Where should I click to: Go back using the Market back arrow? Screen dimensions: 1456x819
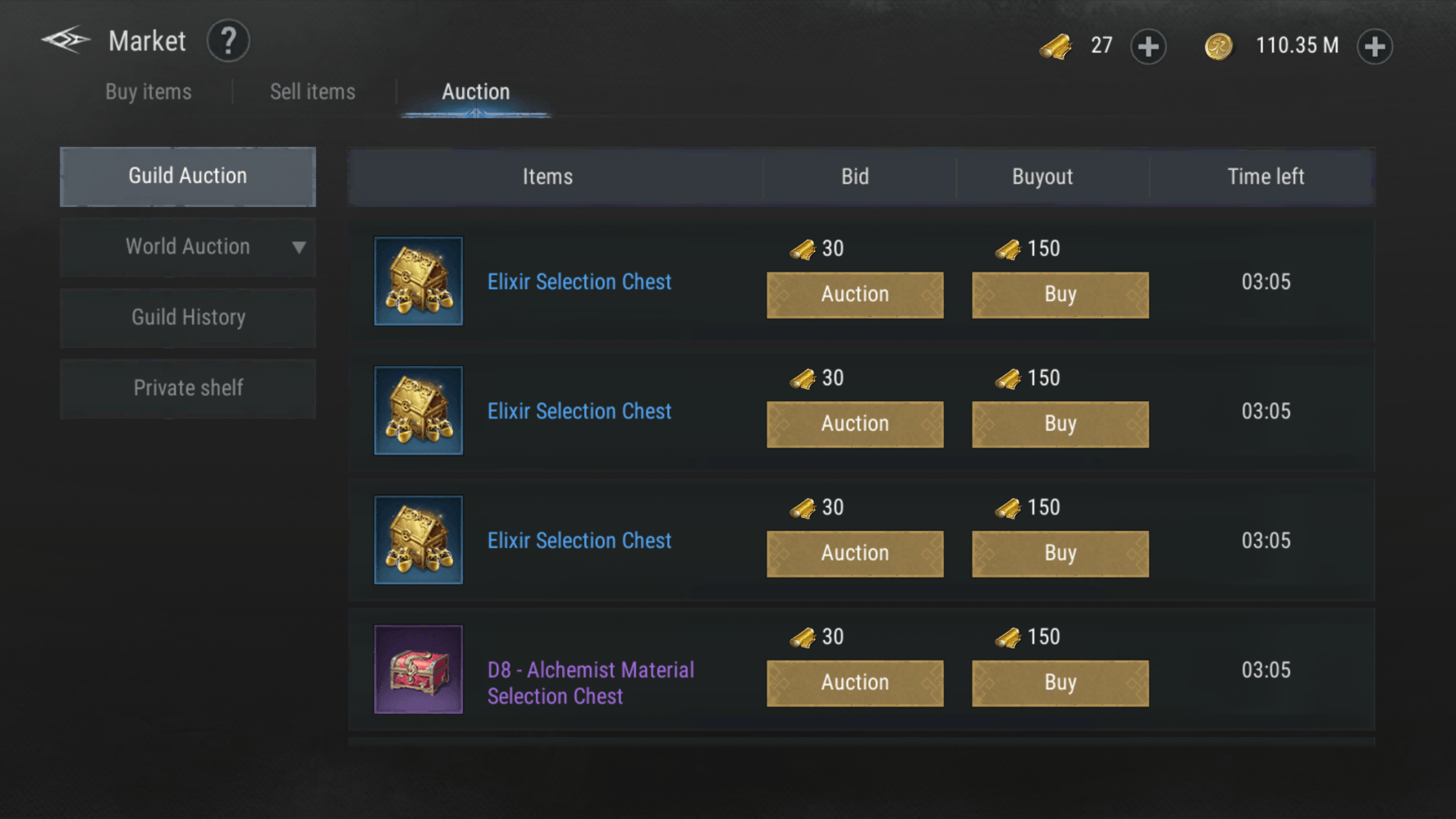[x=66, y=40]
